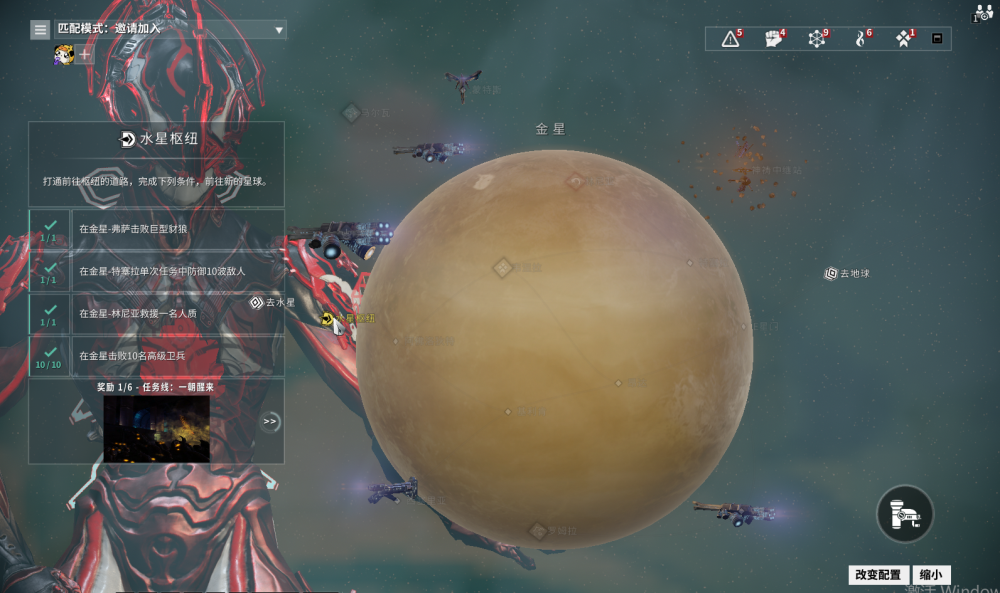The height and width of the screenshot is (593, 1000).
Task: Open the round navigation icon above 缩小
Action: pos(905,513)
